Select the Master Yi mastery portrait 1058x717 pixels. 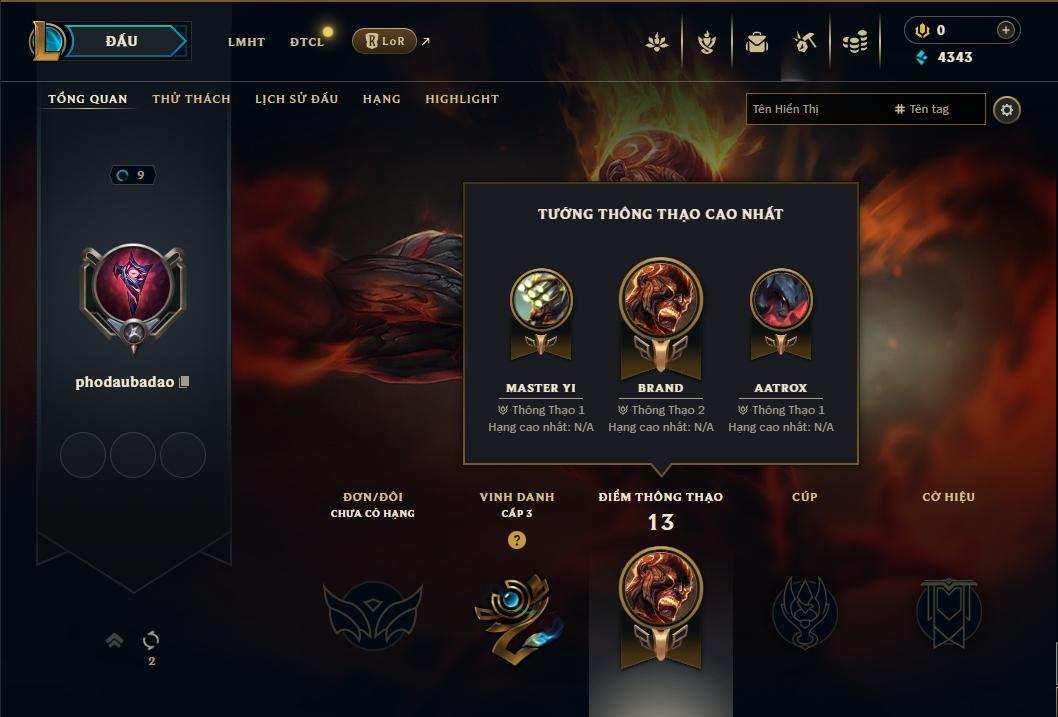[x=541, y=300]
